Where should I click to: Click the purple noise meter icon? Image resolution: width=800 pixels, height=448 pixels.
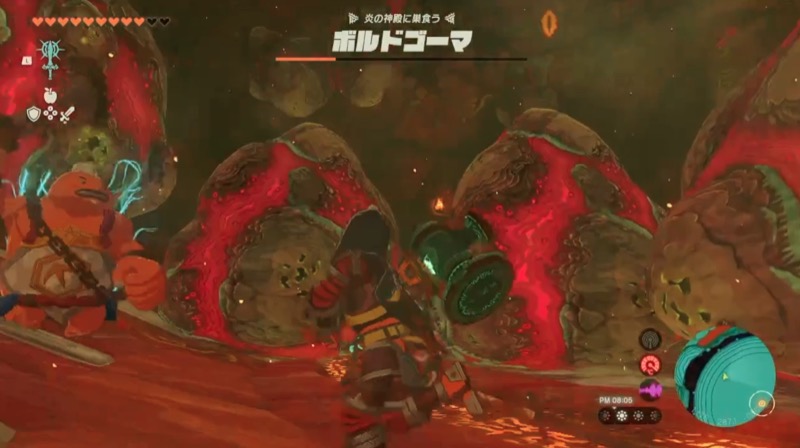pos(649,389)
